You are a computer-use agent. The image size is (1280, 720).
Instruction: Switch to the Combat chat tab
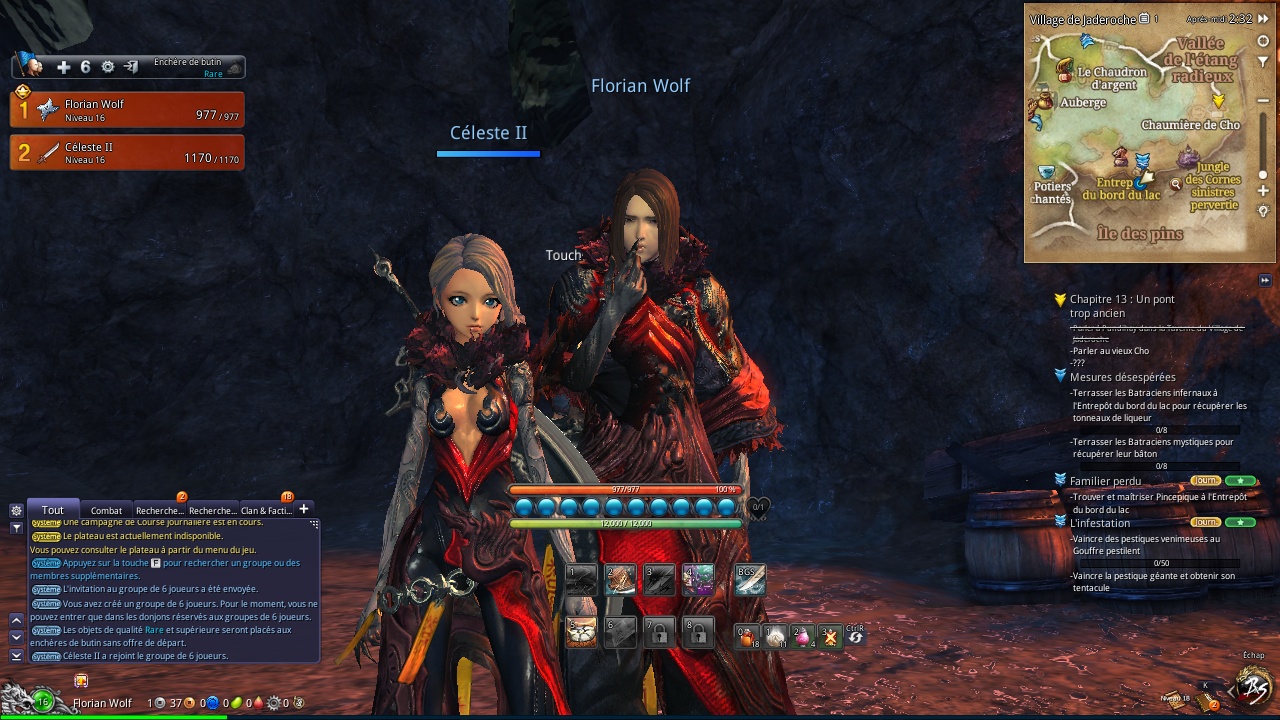coord(106,511)
